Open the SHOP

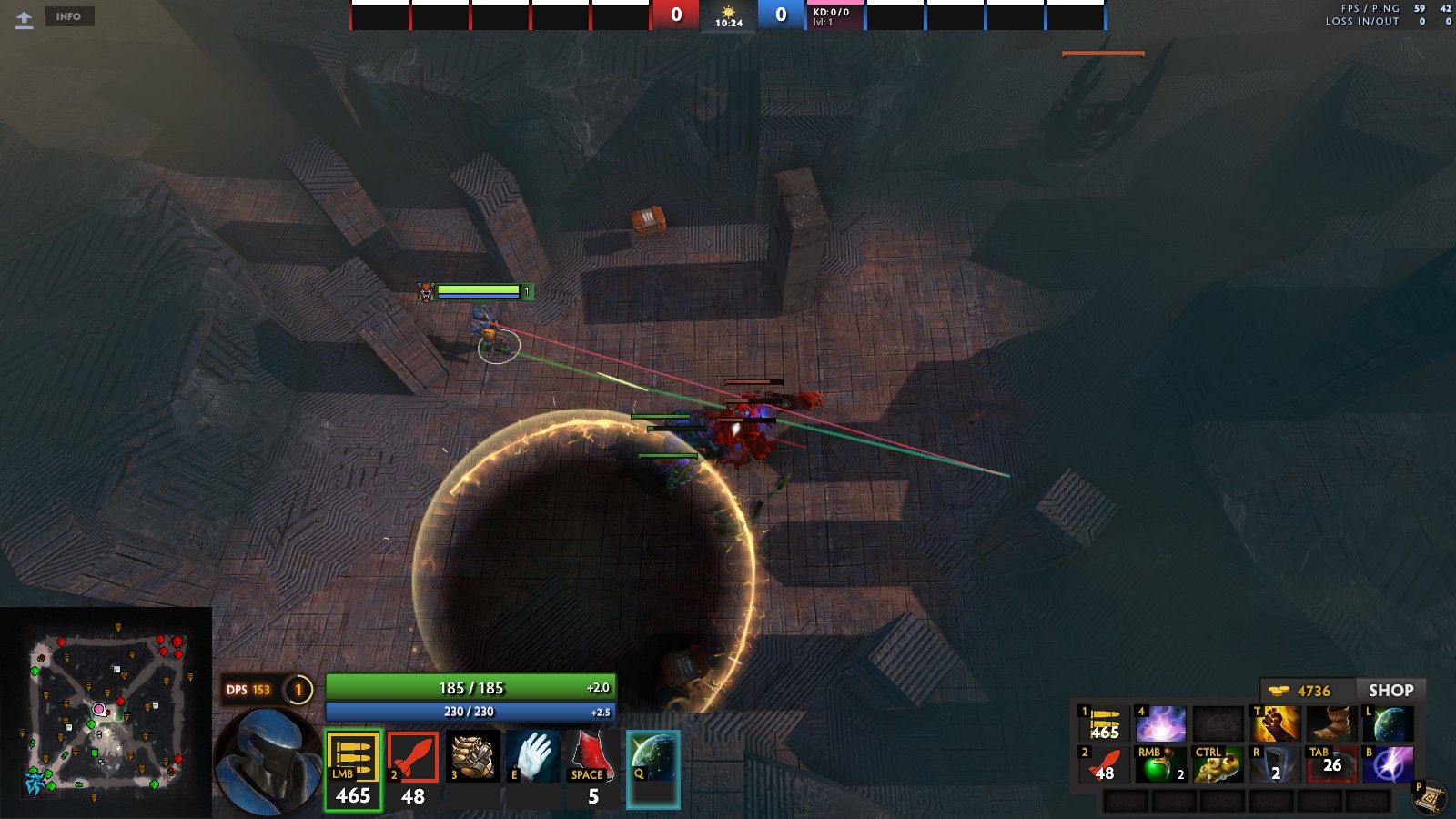(1390, 691)
